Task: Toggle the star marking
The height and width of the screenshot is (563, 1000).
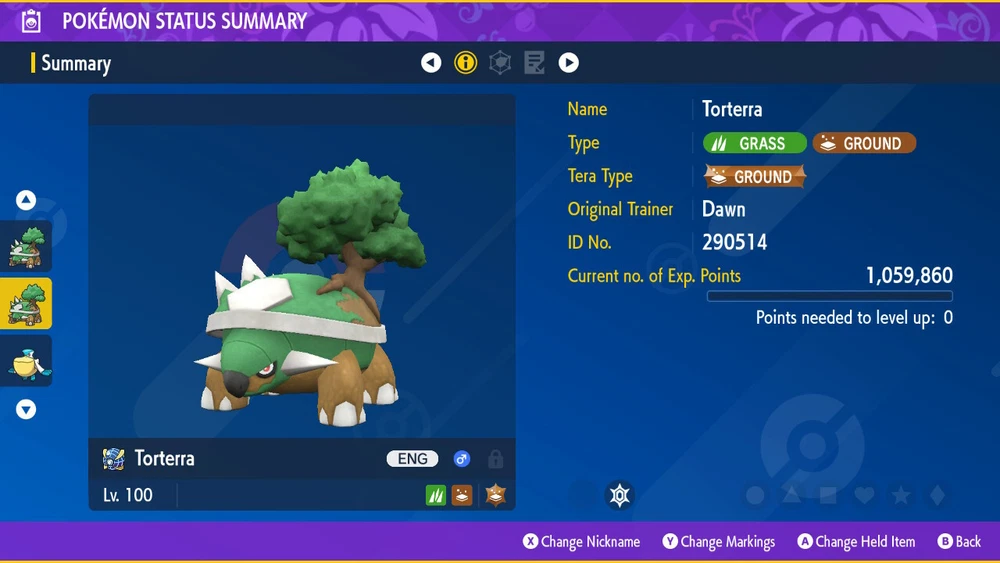Action: point(900,495)
